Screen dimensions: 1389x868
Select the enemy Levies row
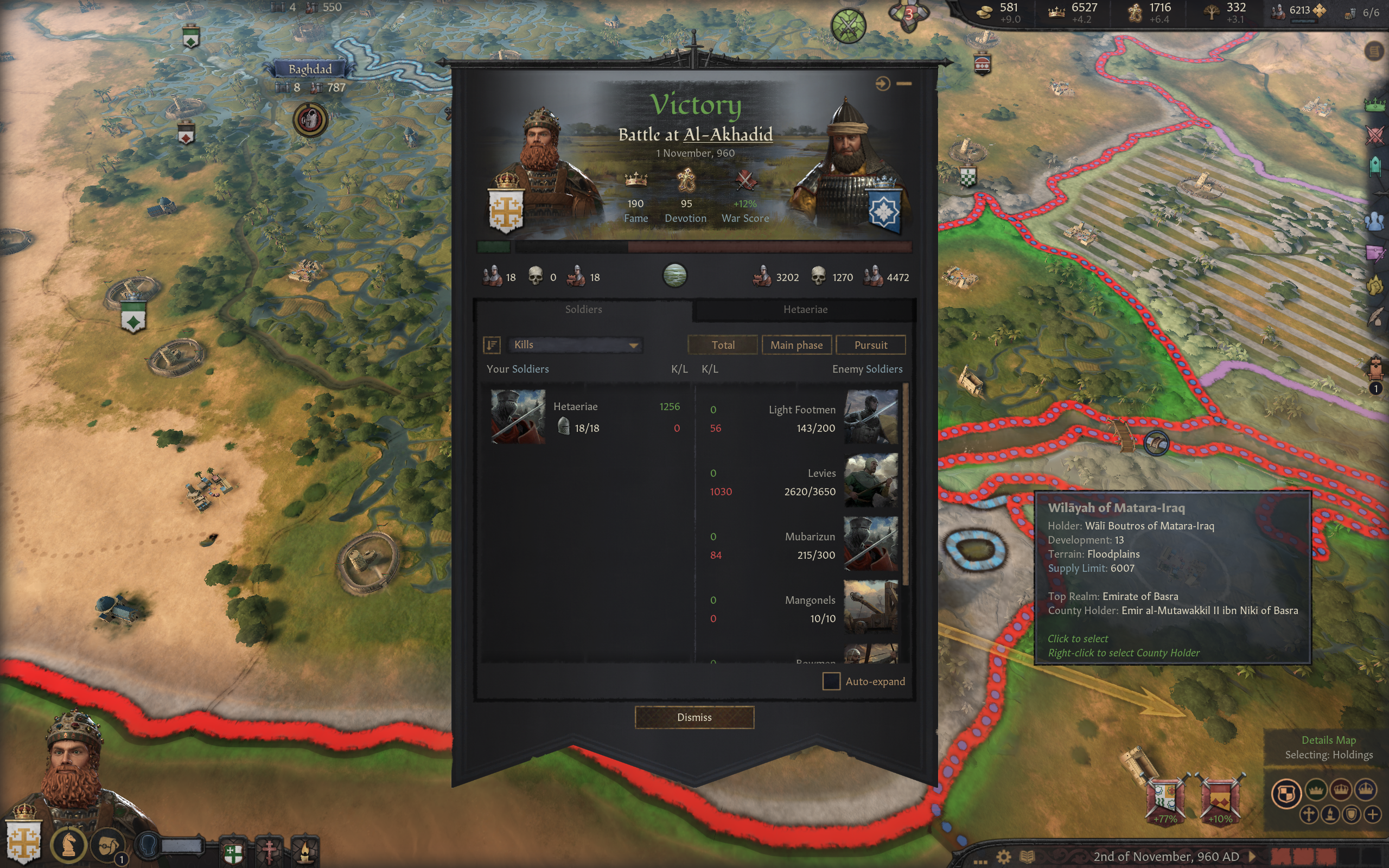804,482
